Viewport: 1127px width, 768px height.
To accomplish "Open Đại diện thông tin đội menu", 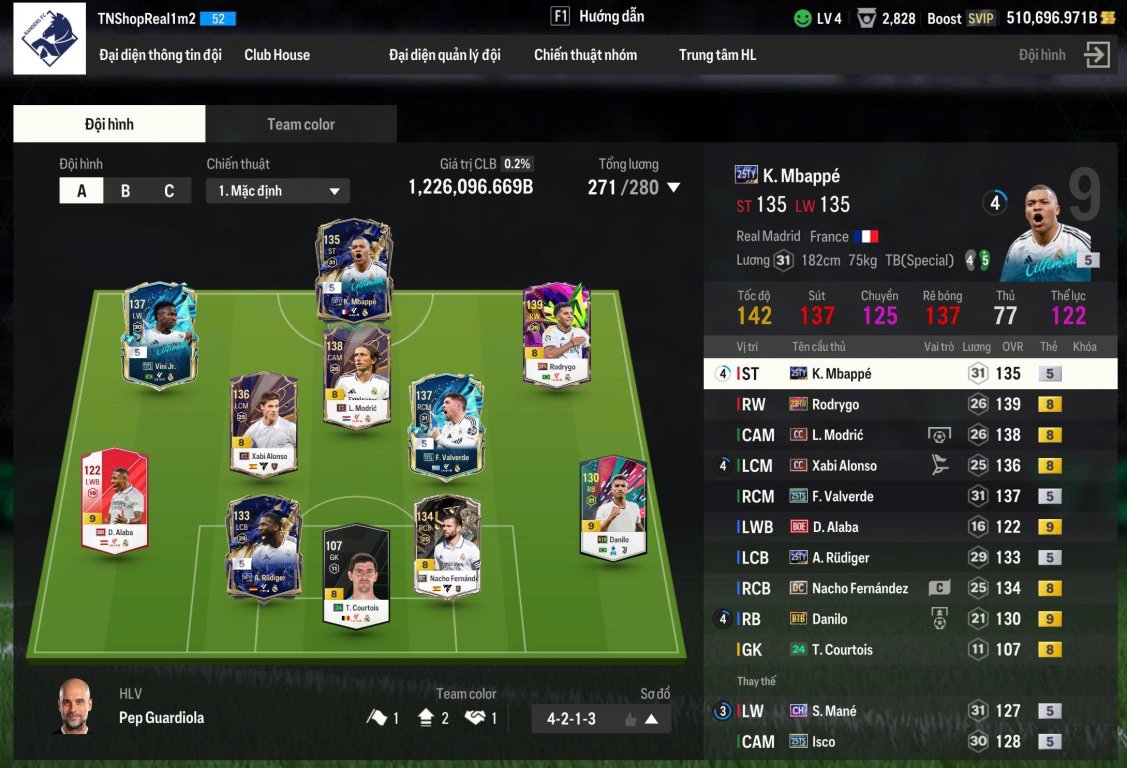I will pos(160,55).
